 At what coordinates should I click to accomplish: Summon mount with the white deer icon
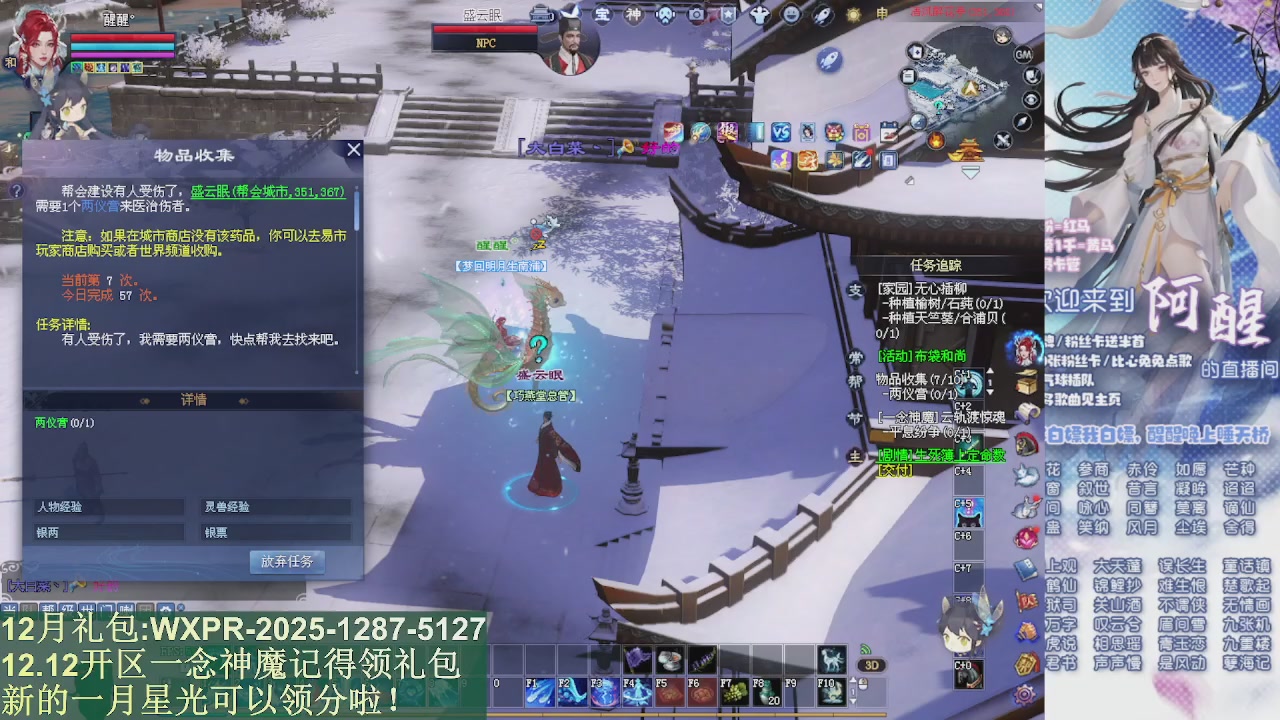(831, 661)
